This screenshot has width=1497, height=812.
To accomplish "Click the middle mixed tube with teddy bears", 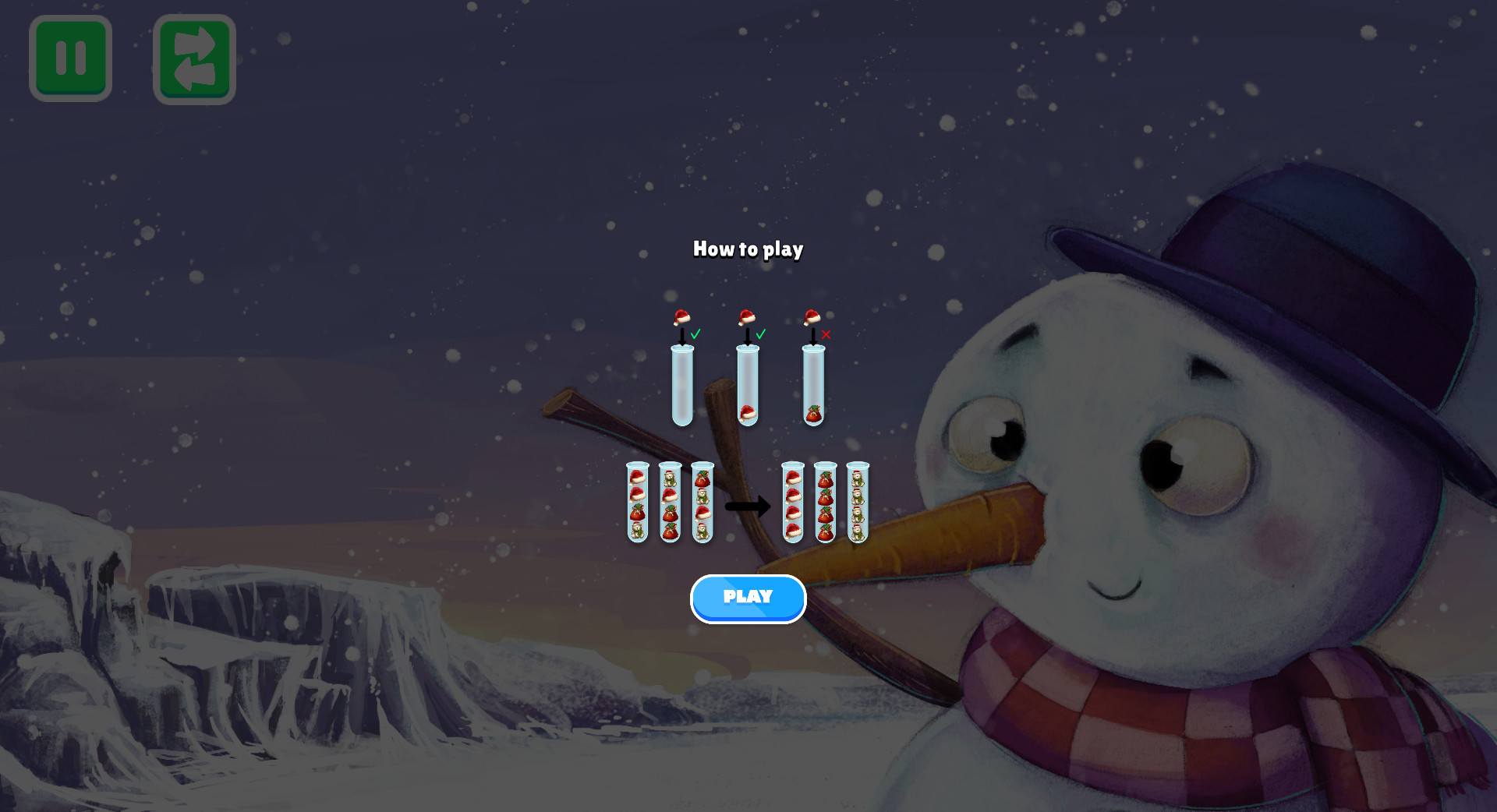I will tap(670, 503).
